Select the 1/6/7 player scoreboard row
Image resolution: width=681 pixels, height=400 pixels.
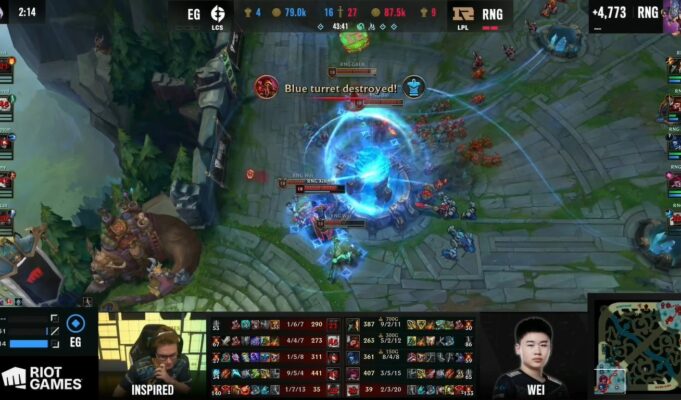(x=270, y=325)
